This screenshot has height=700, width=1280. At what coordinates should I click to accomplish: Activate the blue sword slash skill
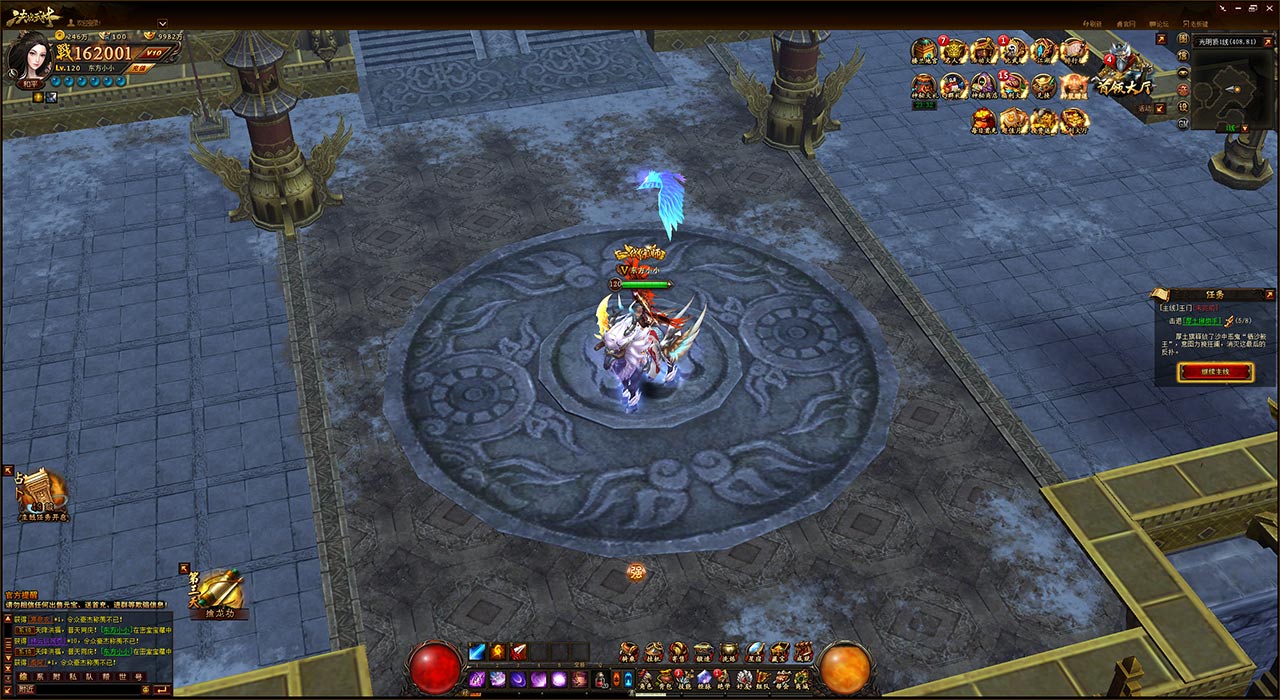tap(477, 652)
